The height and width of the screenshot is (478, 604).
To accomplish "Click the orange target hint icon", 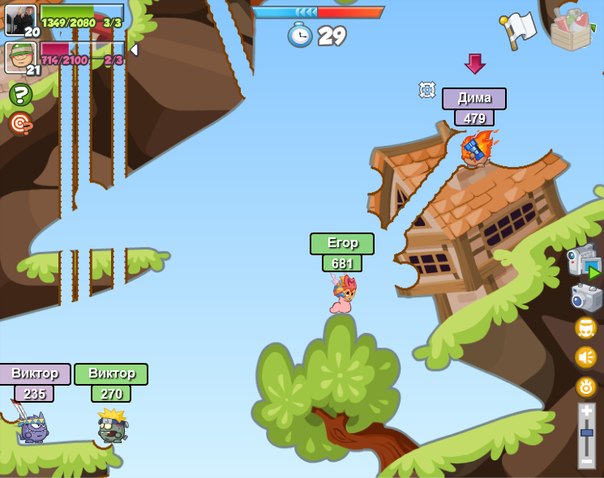I will click(20, 123).
